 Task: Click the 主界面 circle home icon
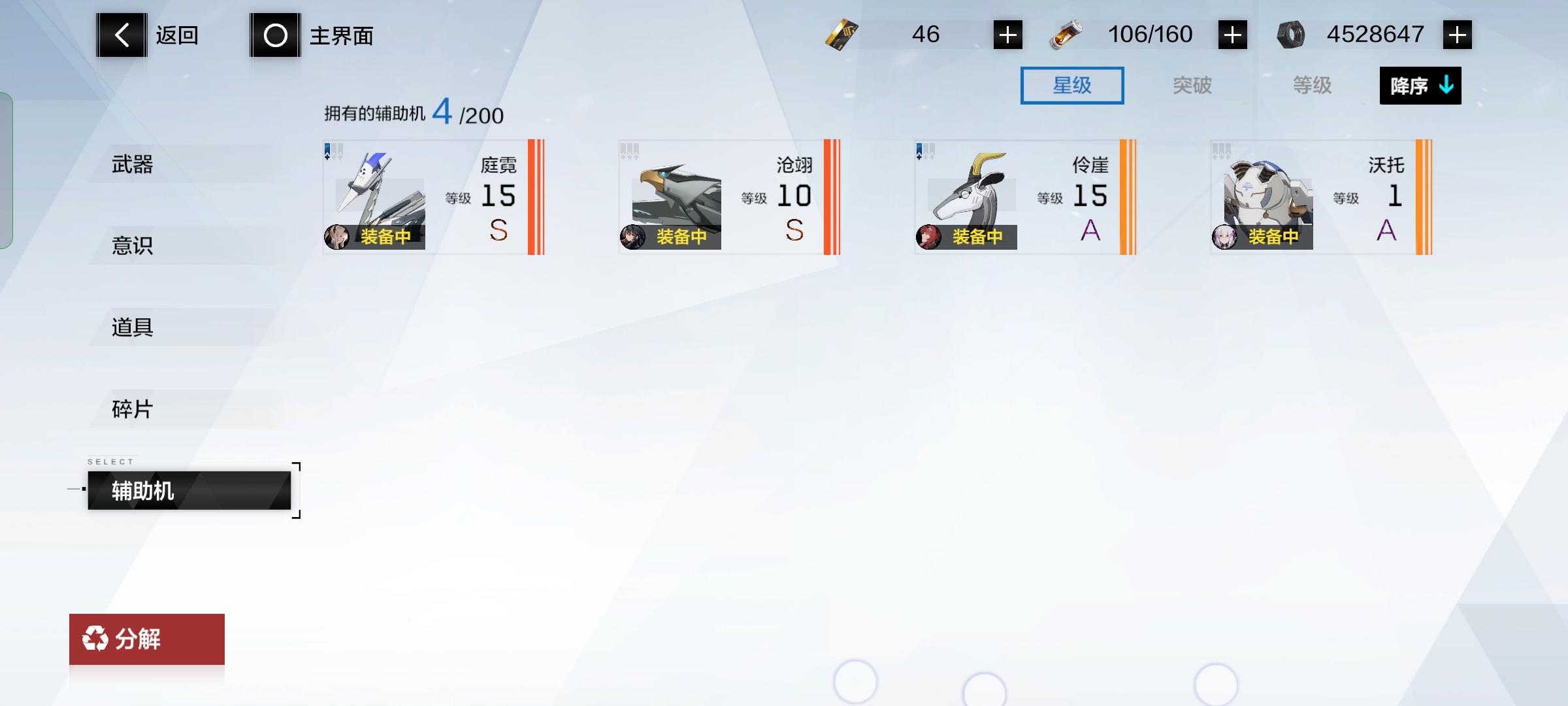tap(274, 36)
